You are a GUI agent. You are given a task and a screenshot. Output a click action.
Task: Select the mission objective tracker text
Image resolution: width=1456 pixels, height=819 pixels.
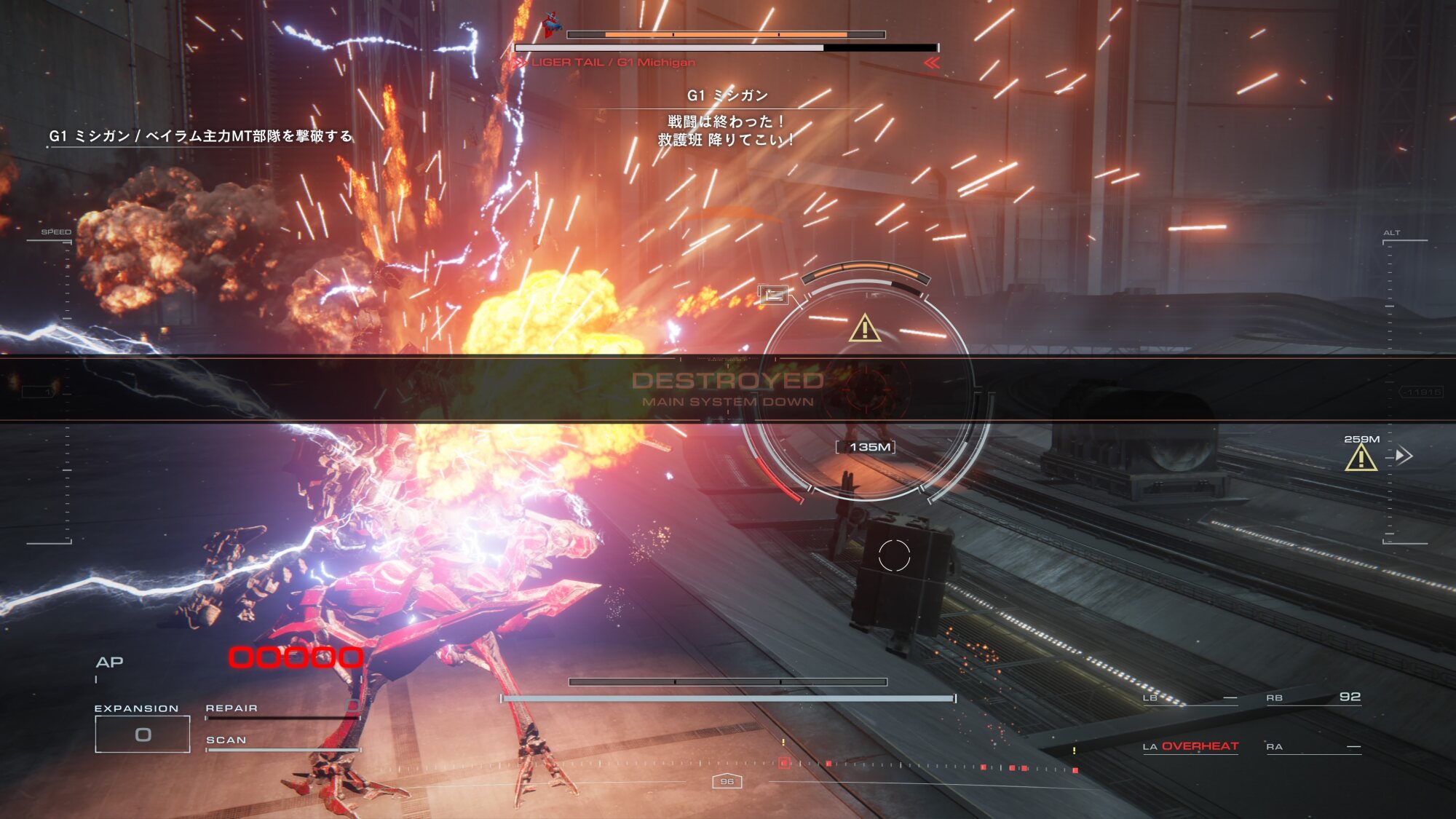[x=200, y=136]
